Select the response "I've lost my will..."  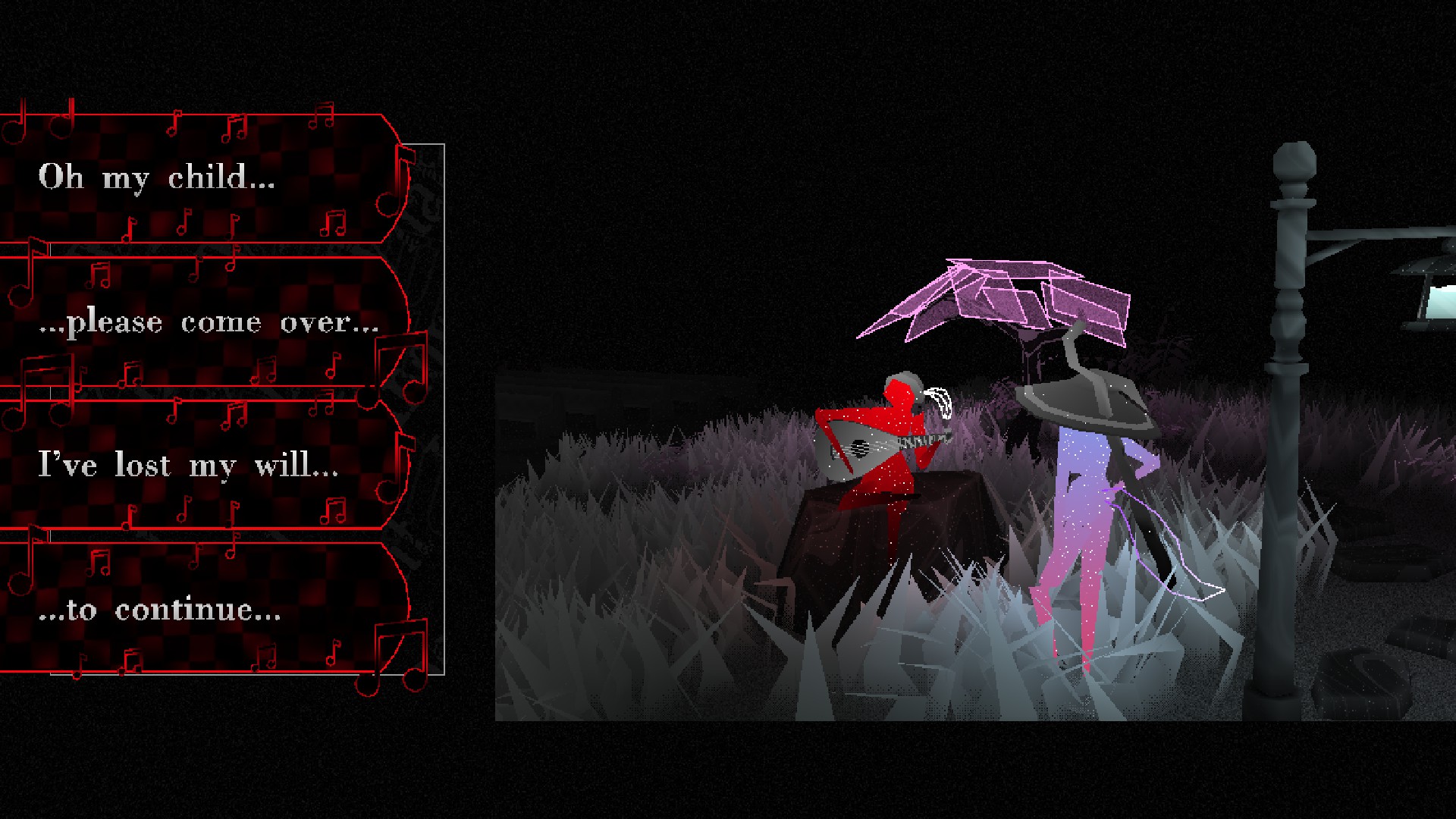coord(186,464)
